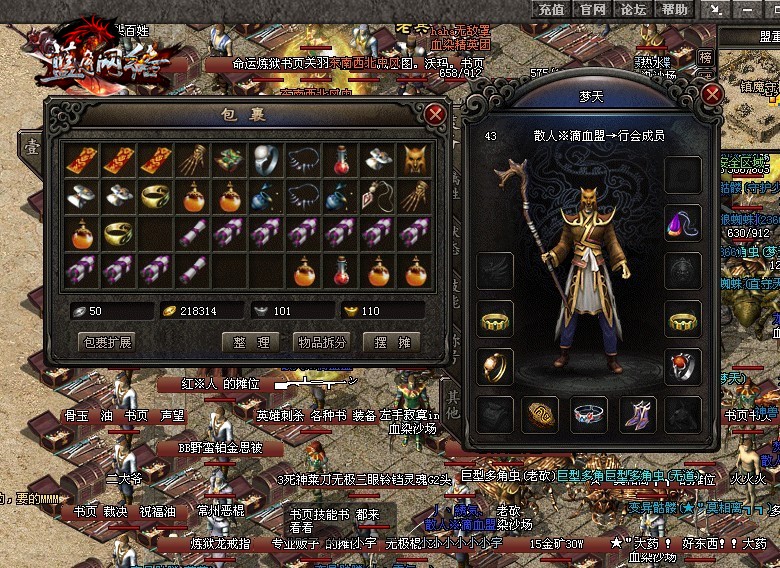The width and height of the screenshot is (780, 568).
Task: Select the equipped red-gem silver ring slot
Action: point(683,366)
